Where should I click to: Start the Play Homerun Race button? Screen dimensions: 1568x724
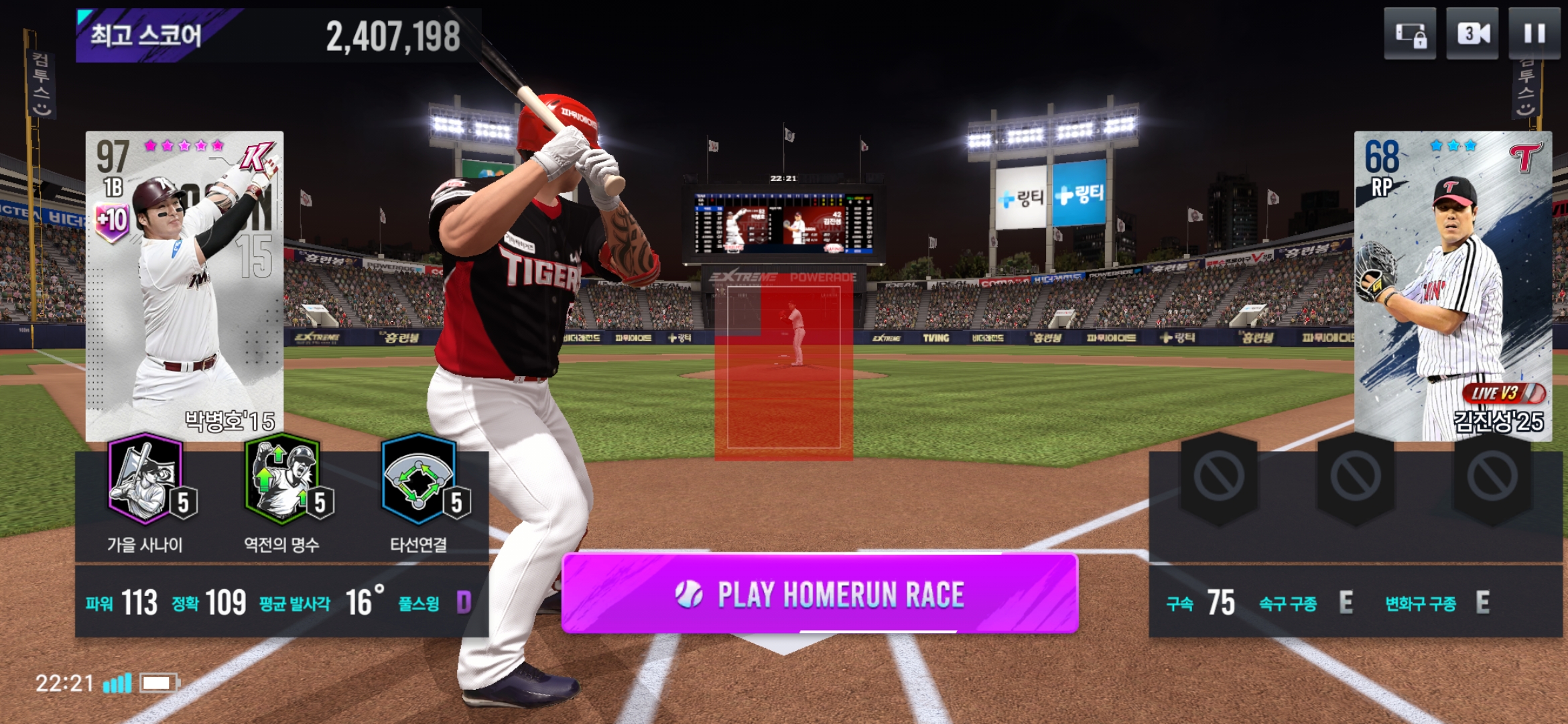click(x=820, y=593)
